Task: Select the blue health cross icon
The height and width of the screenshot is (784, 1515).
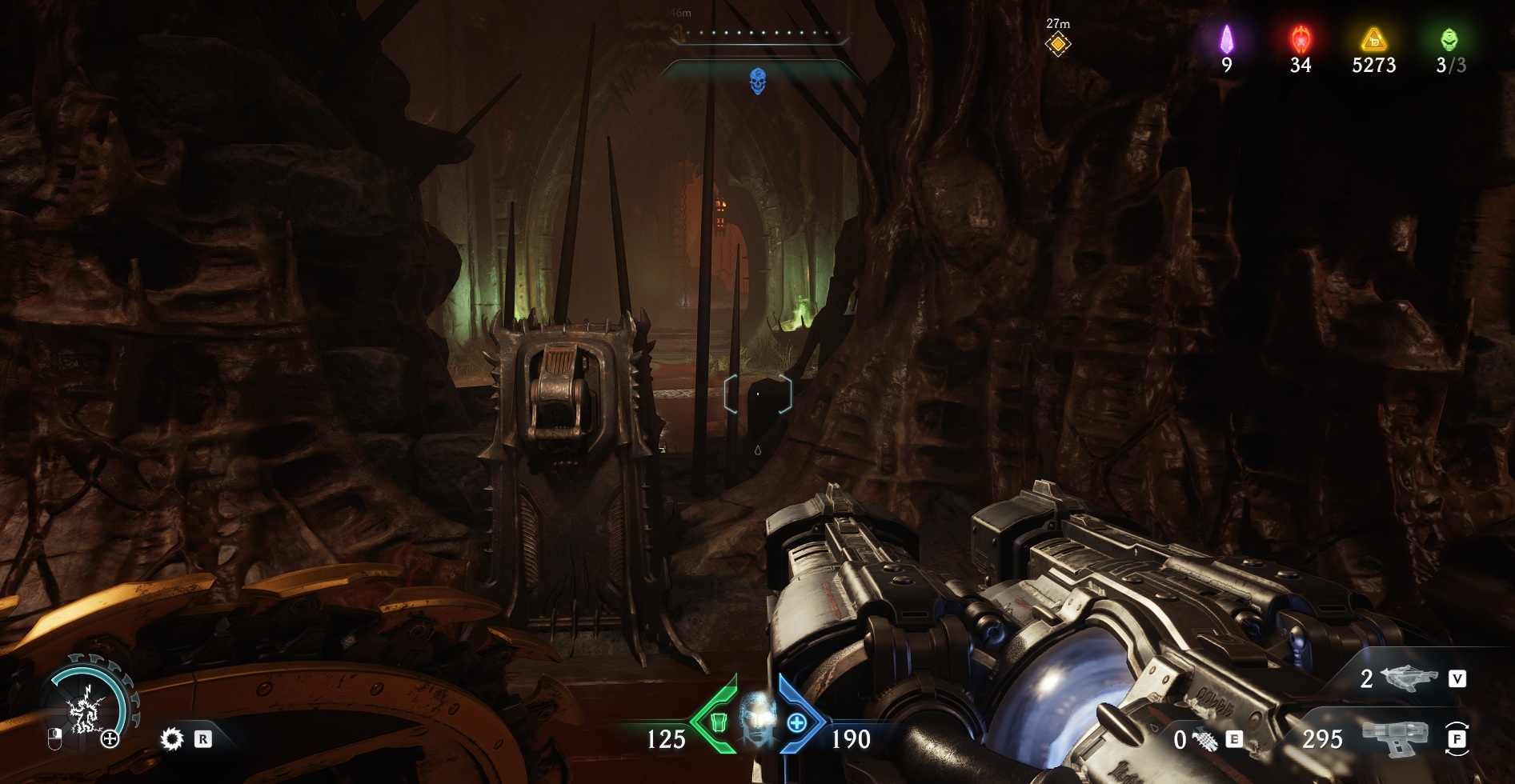Action: click(797, 723)
